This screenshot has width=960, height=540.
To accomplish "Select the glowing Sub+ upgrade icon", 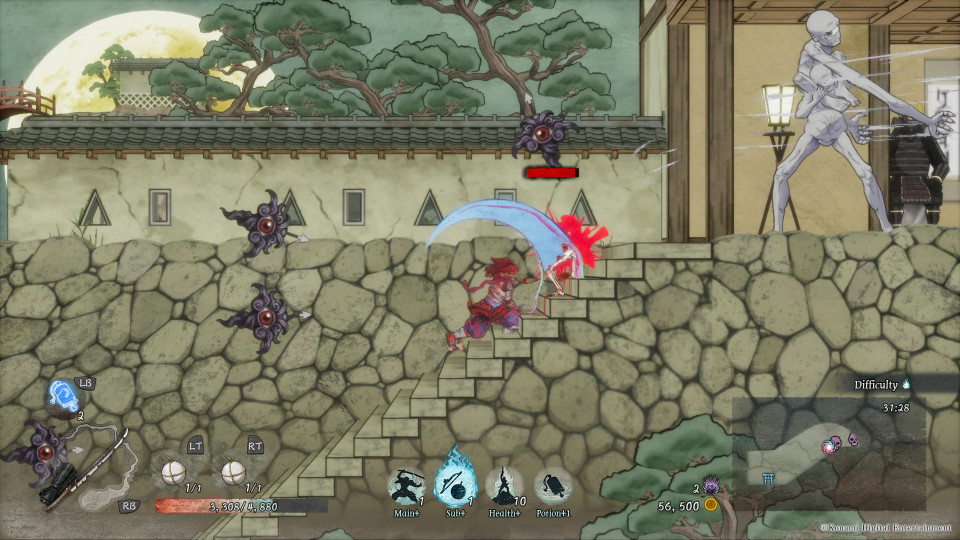I will 455,485.
